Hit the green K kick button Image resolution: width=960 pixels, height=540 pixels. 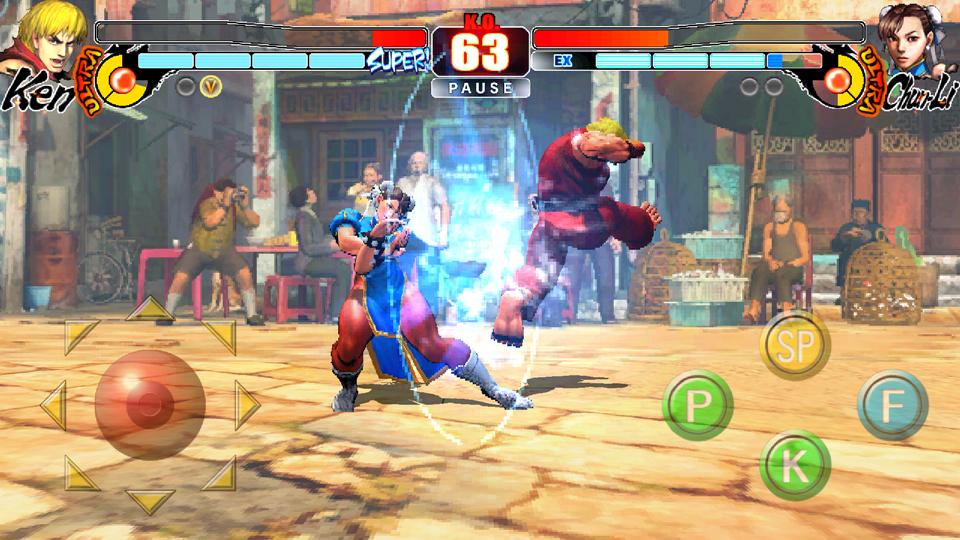[795, 464]
